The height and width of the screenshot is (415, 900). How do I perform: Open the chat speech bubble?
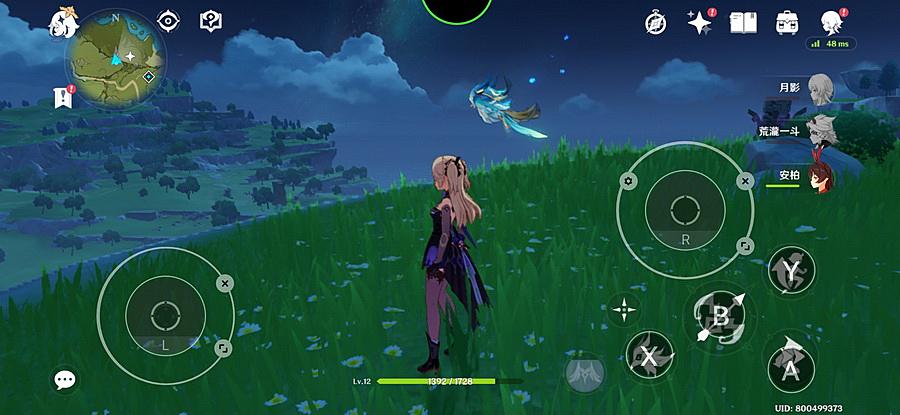[x=65, y=379]
